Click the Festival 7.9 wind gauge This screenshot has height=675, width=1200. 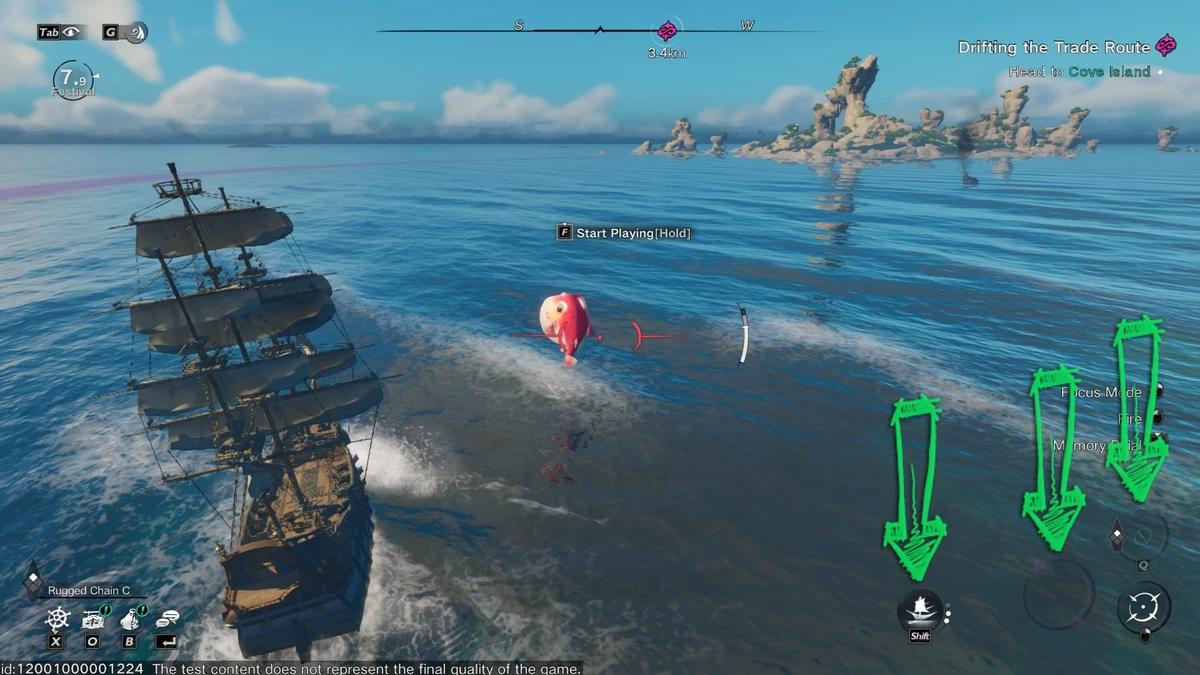tap(73, 77)
